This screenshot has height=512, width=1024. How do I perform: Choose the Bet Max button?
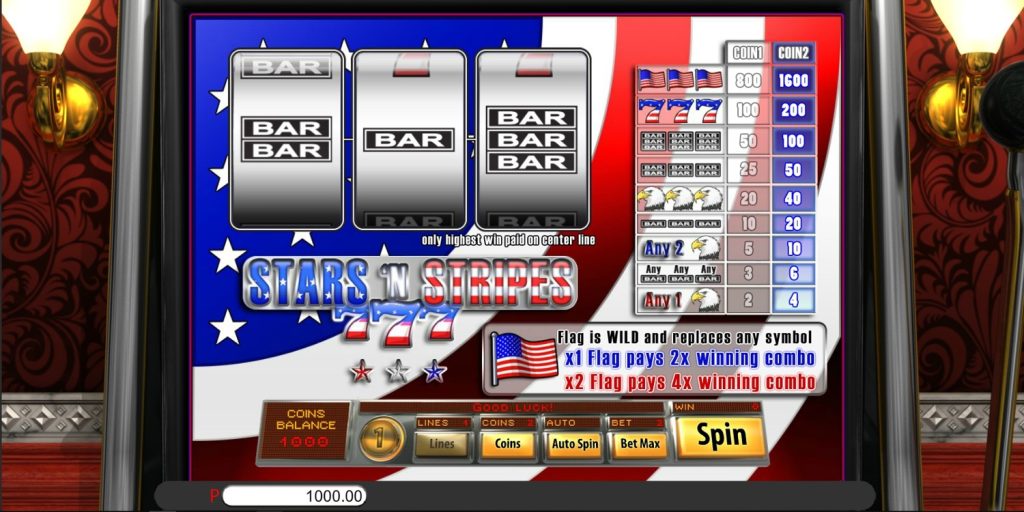tap(639, 443)
